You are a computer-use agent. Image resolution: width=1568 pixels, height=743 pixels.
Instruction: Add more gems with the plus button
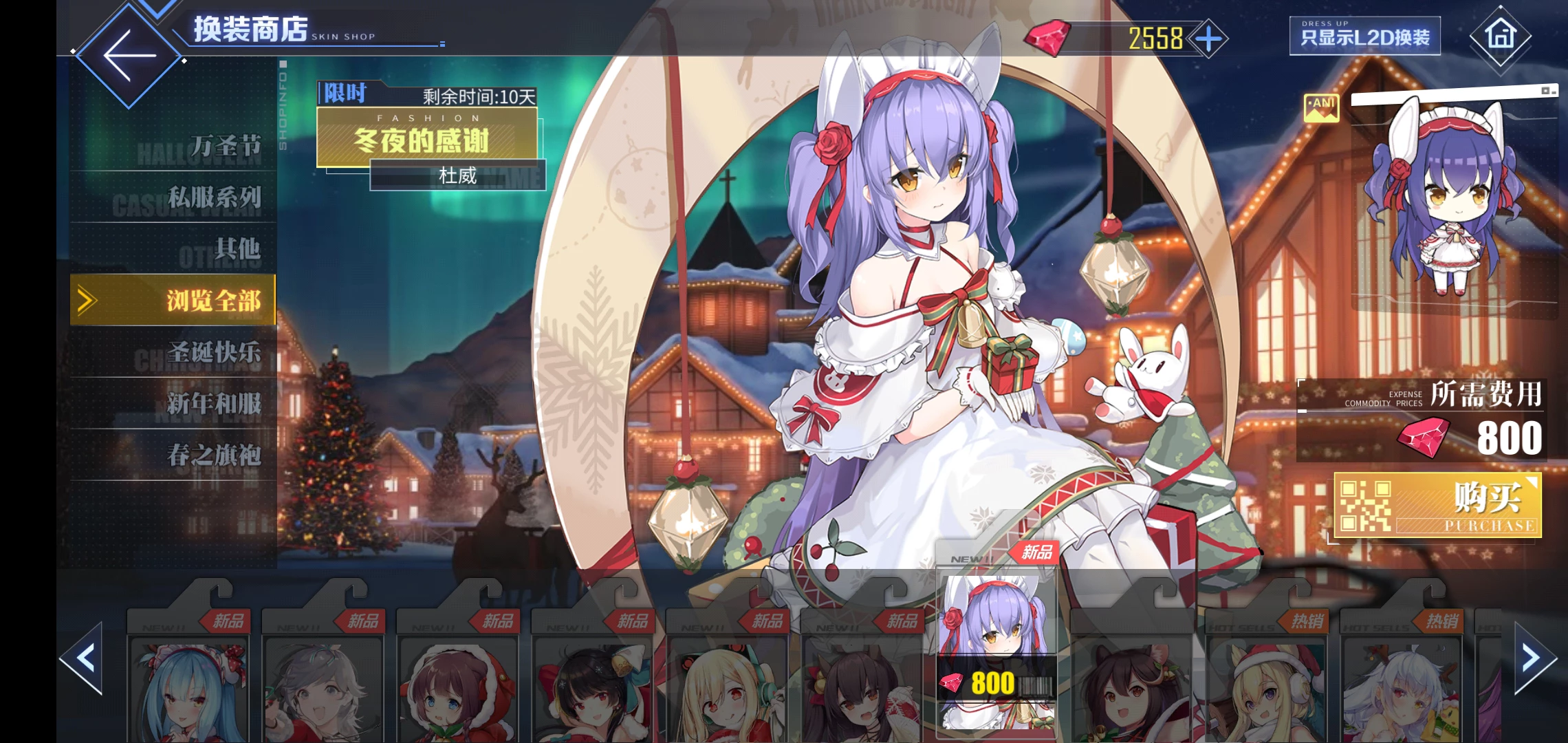click(1209, 39)
